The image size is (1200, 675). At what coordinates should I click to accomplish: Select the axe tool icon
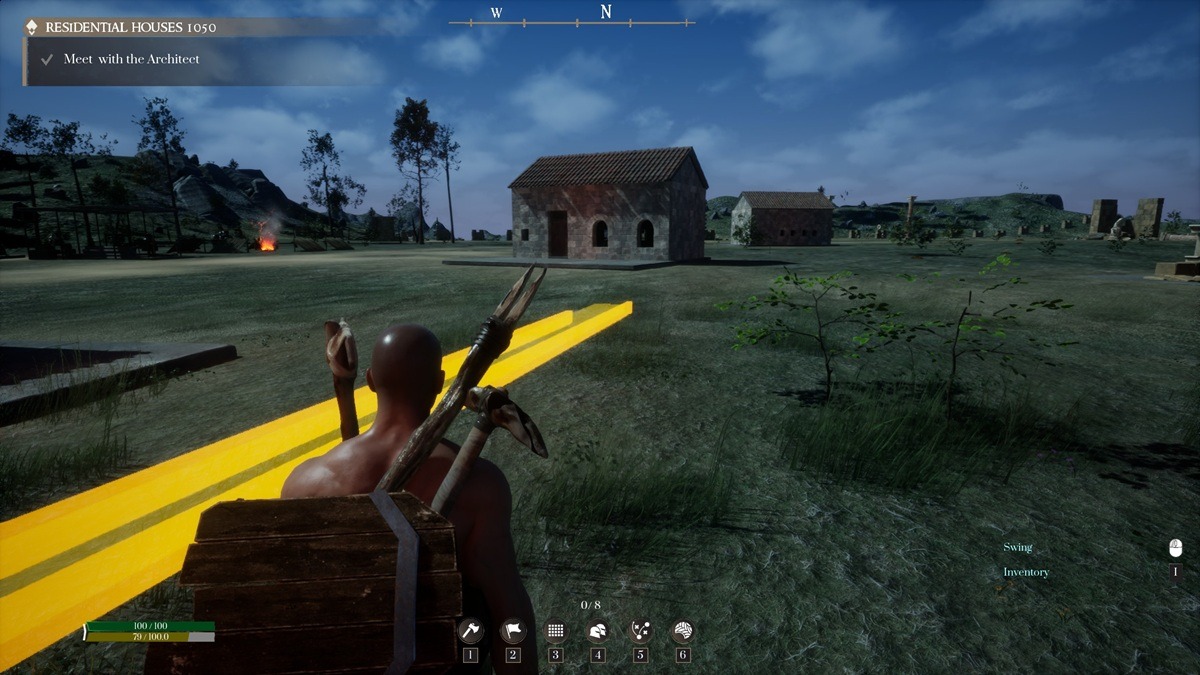point(470,631)
